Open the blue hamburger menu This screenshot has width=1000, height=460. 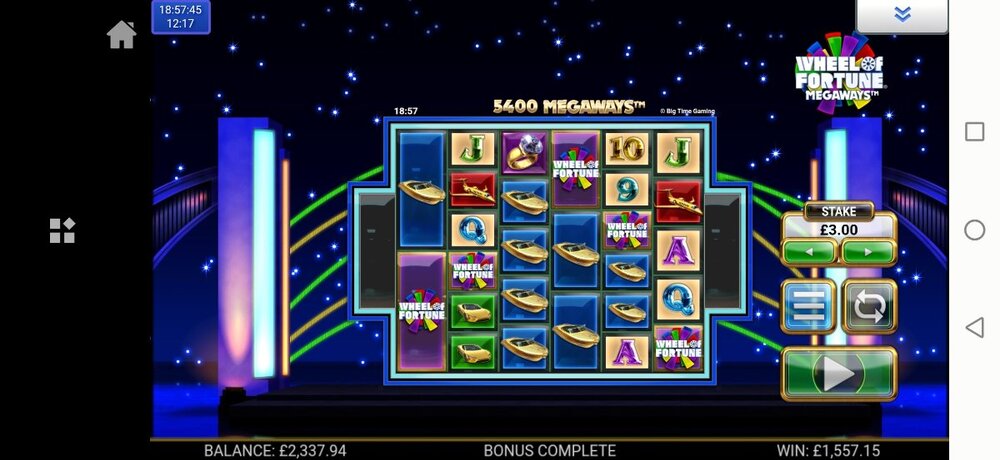tap(808, 306)
